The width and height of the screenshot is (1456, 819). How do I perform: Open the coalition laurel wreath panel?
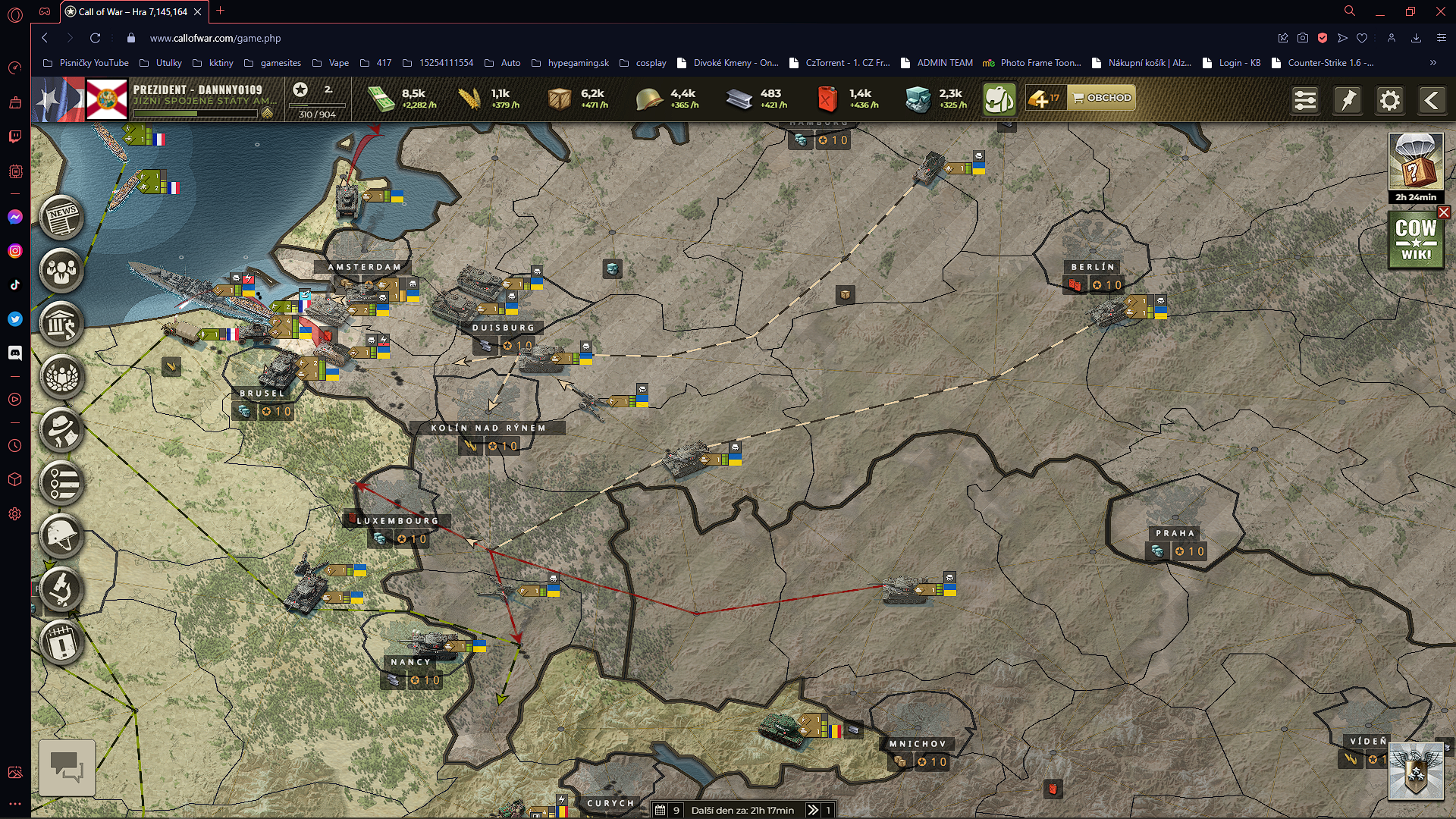click(62, 377)
